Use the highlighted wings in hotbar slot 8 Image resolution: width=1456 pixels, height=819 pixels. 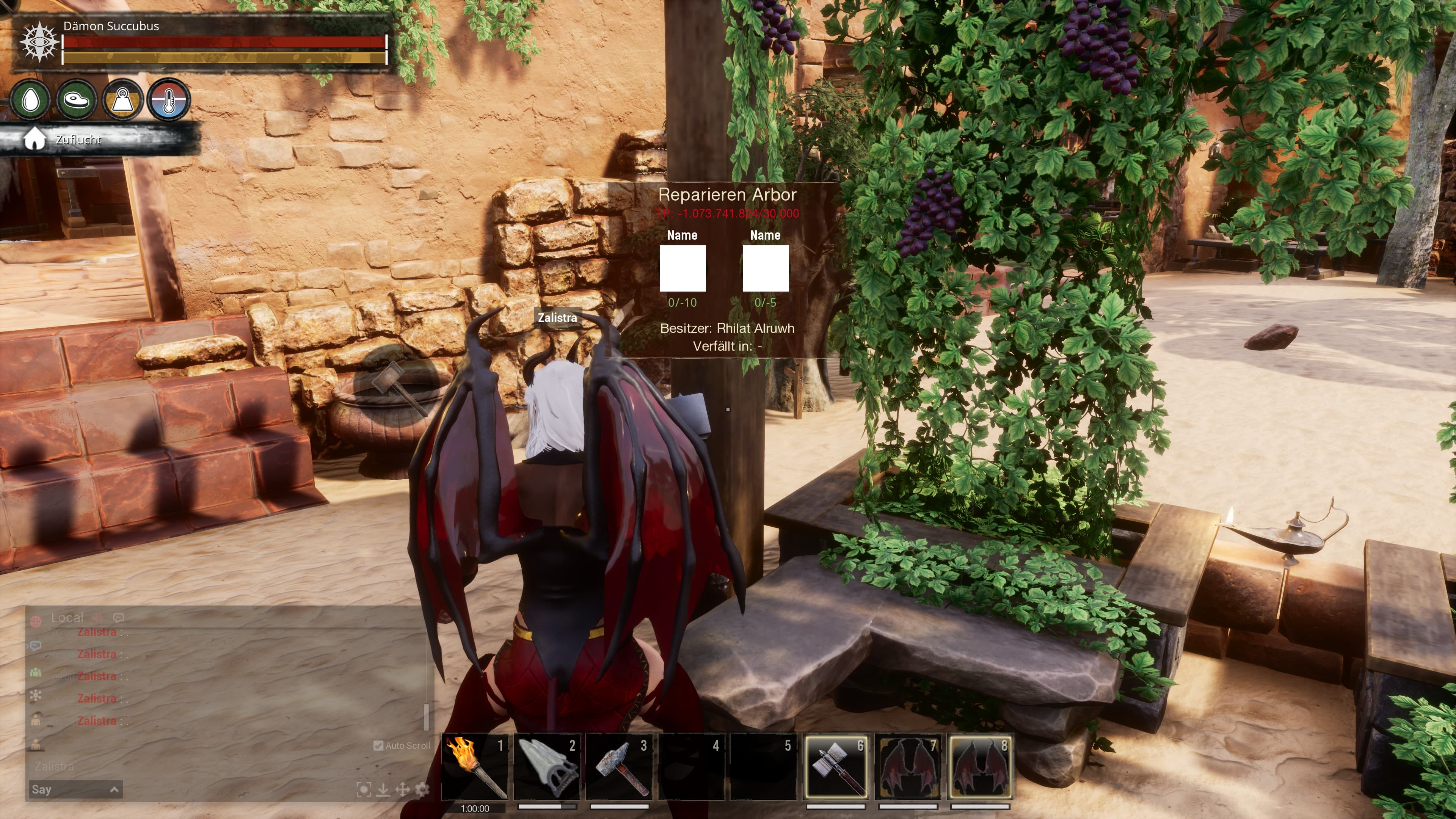tap(979, 766)
